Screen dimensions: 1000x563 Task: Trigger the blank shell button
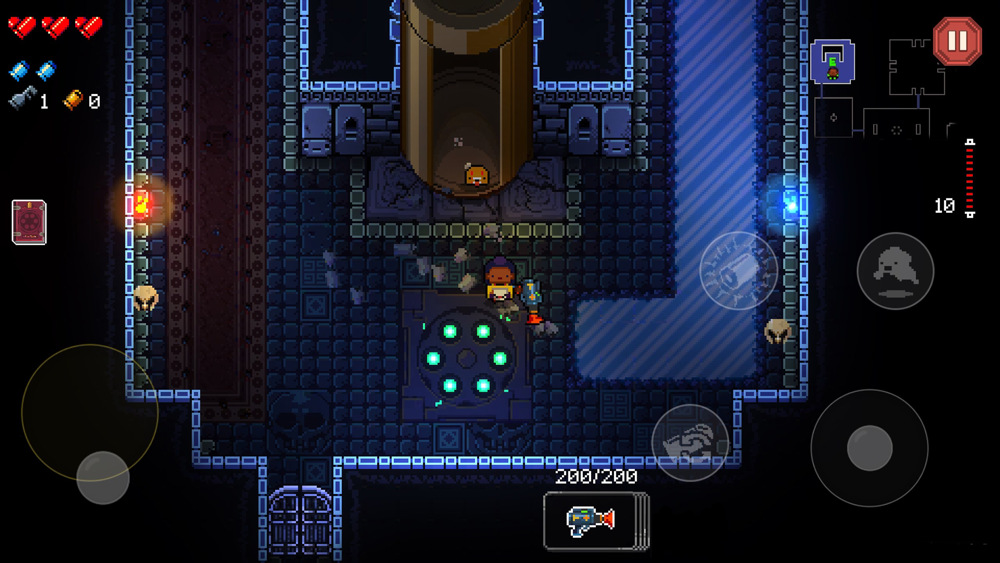738,270
